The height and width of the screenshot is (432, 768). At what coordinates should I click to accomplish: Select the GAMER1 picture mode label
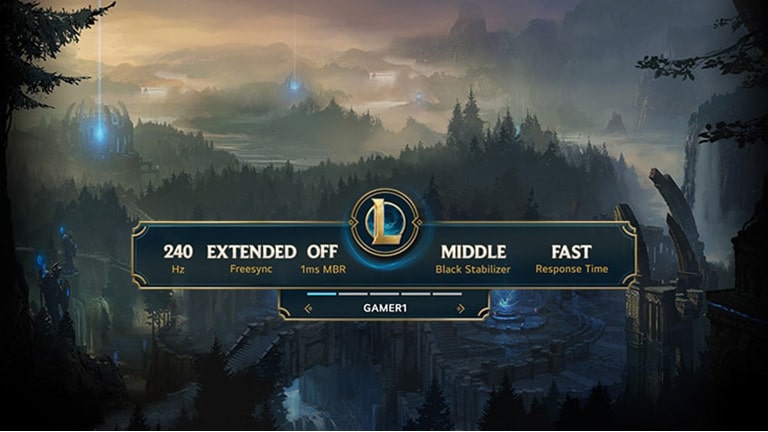(384, 309)
